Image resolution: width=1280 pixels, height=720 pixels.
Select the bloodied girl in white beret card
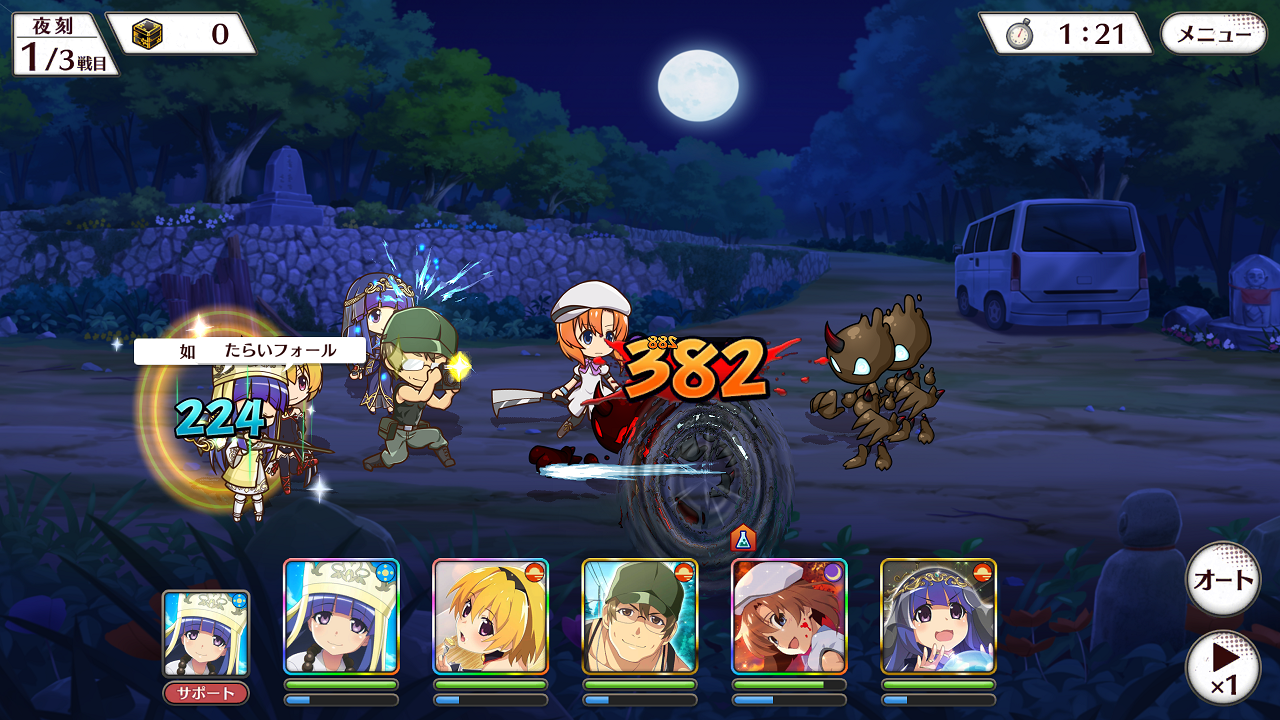[789, 616]
